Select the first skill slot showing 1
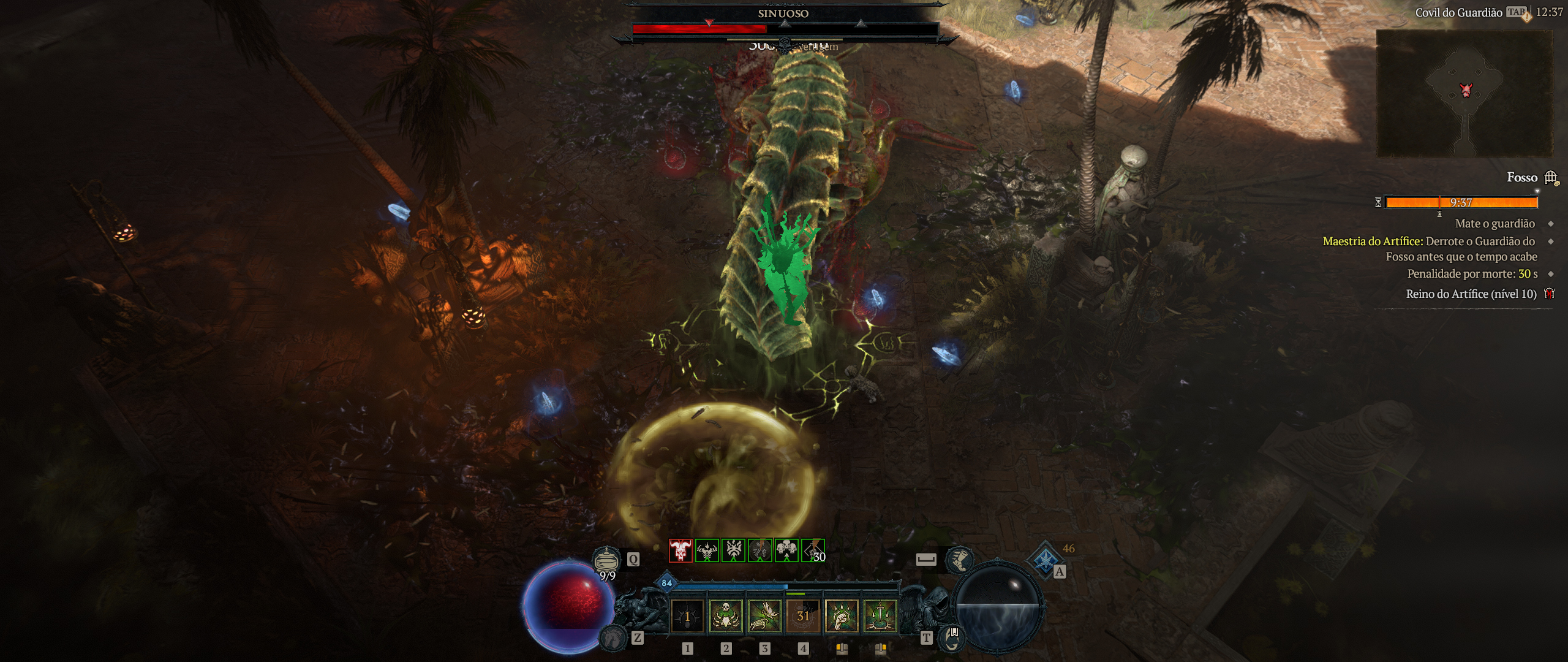1568x662 pixels. [687, 616]
